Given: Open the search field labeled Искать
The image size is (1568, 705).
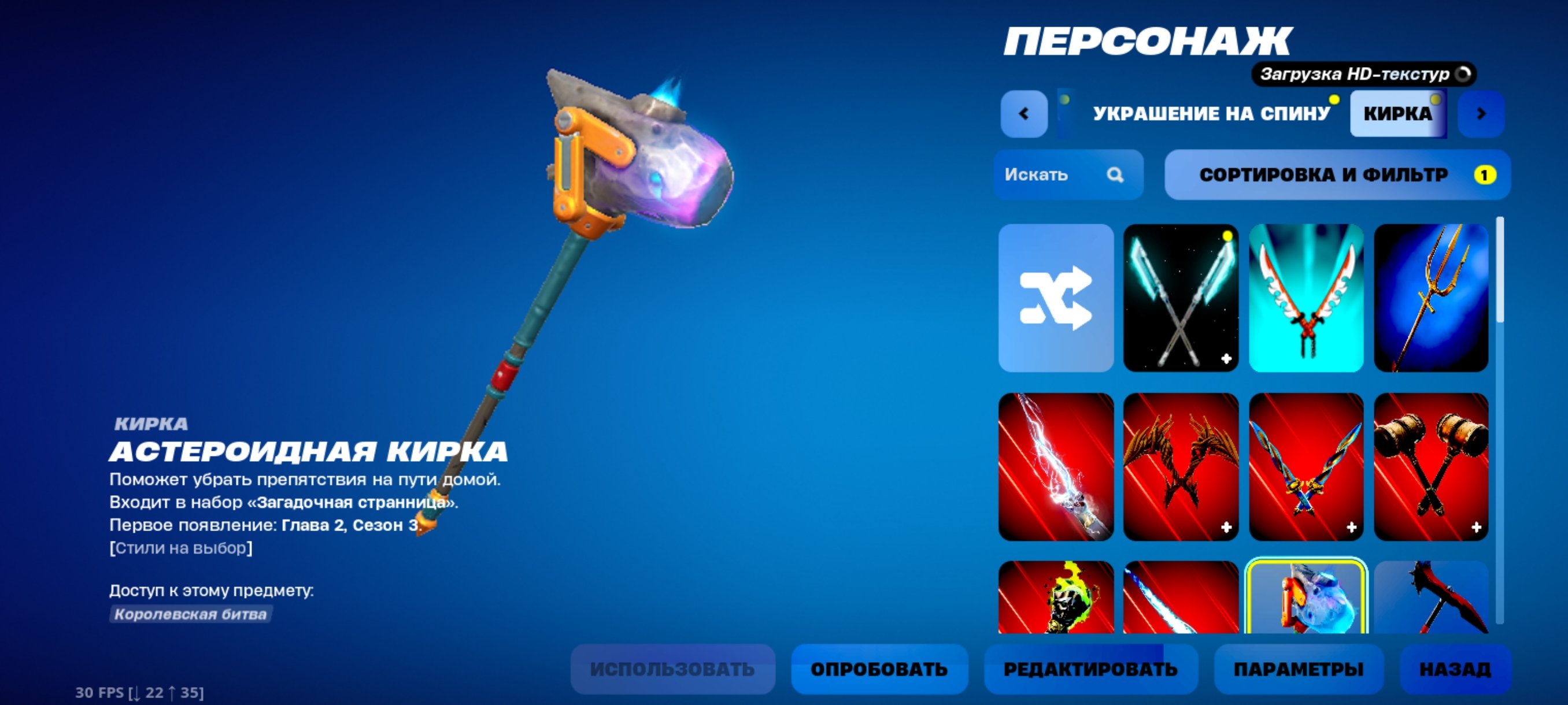Looking at the screenshot, I should (x=1069, y=175).
